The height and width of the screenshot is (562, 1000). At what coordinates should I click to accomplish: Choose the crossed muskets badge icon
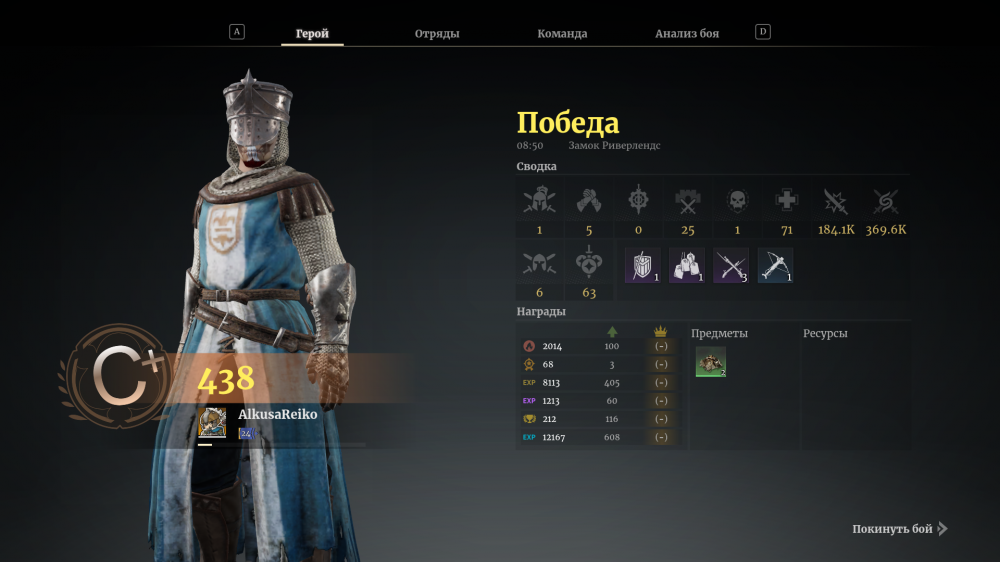pos(731,265)
